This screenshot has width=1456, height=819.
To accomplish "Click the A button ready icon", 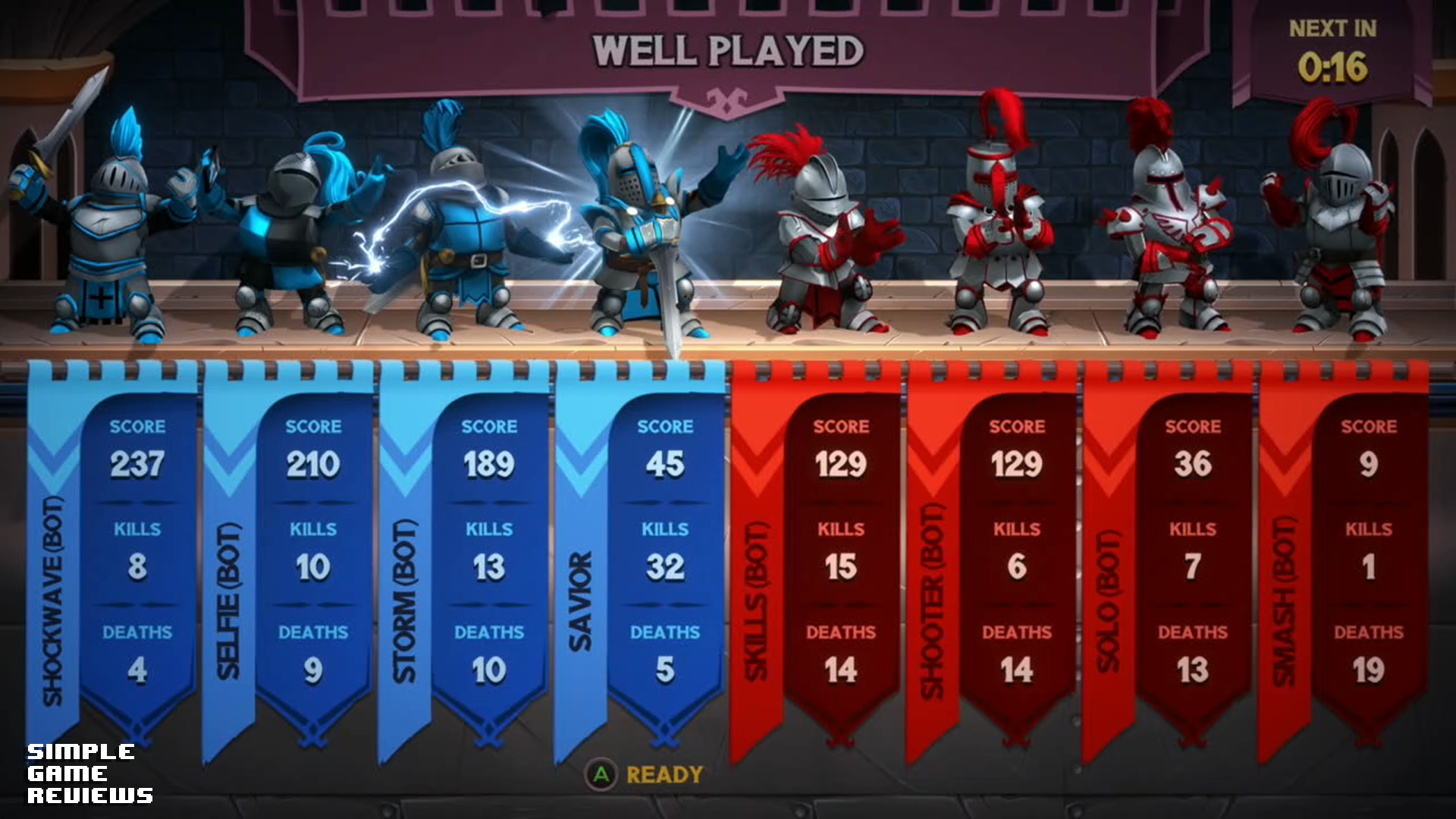I will tap(603, 775).
